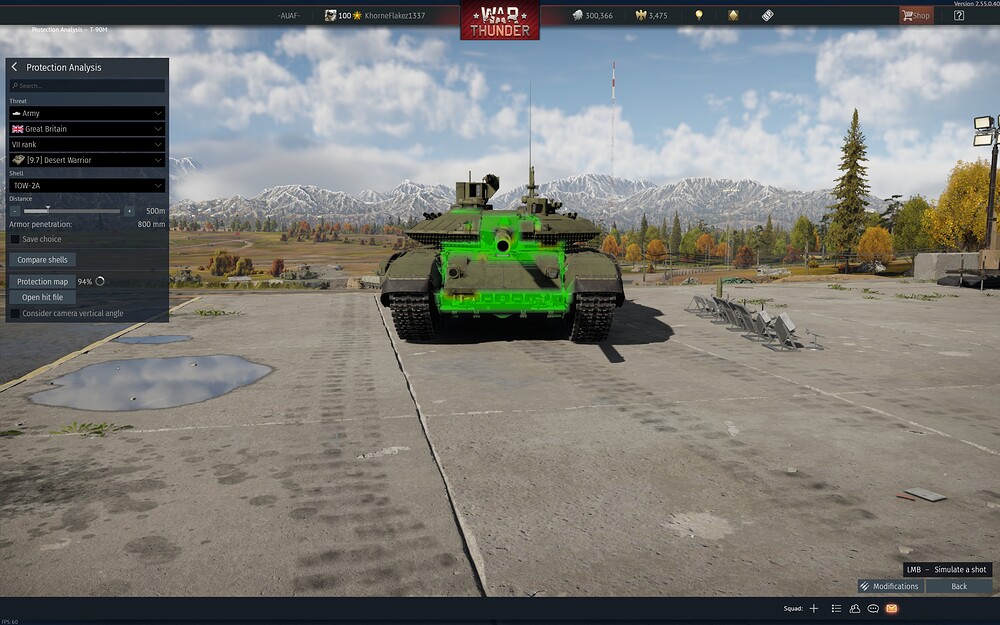Open the Modifications screen
The width and height of the screenshot is (1000, 625).
pos(890,586)
